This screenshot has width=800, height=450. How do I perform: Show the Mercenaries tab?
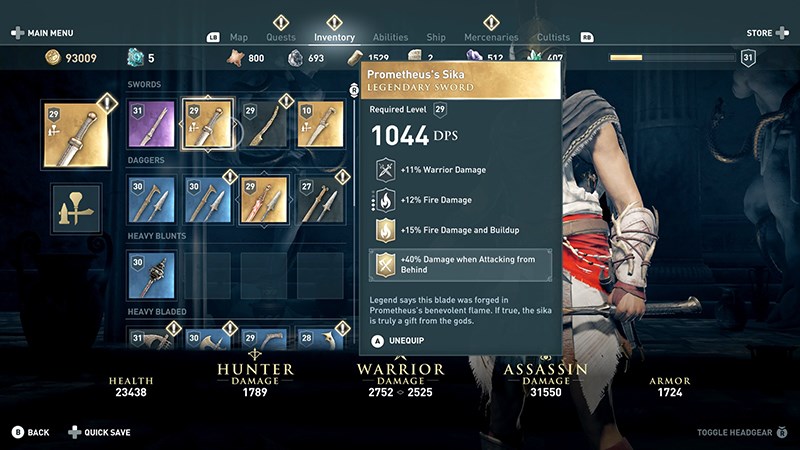[491, 38]
